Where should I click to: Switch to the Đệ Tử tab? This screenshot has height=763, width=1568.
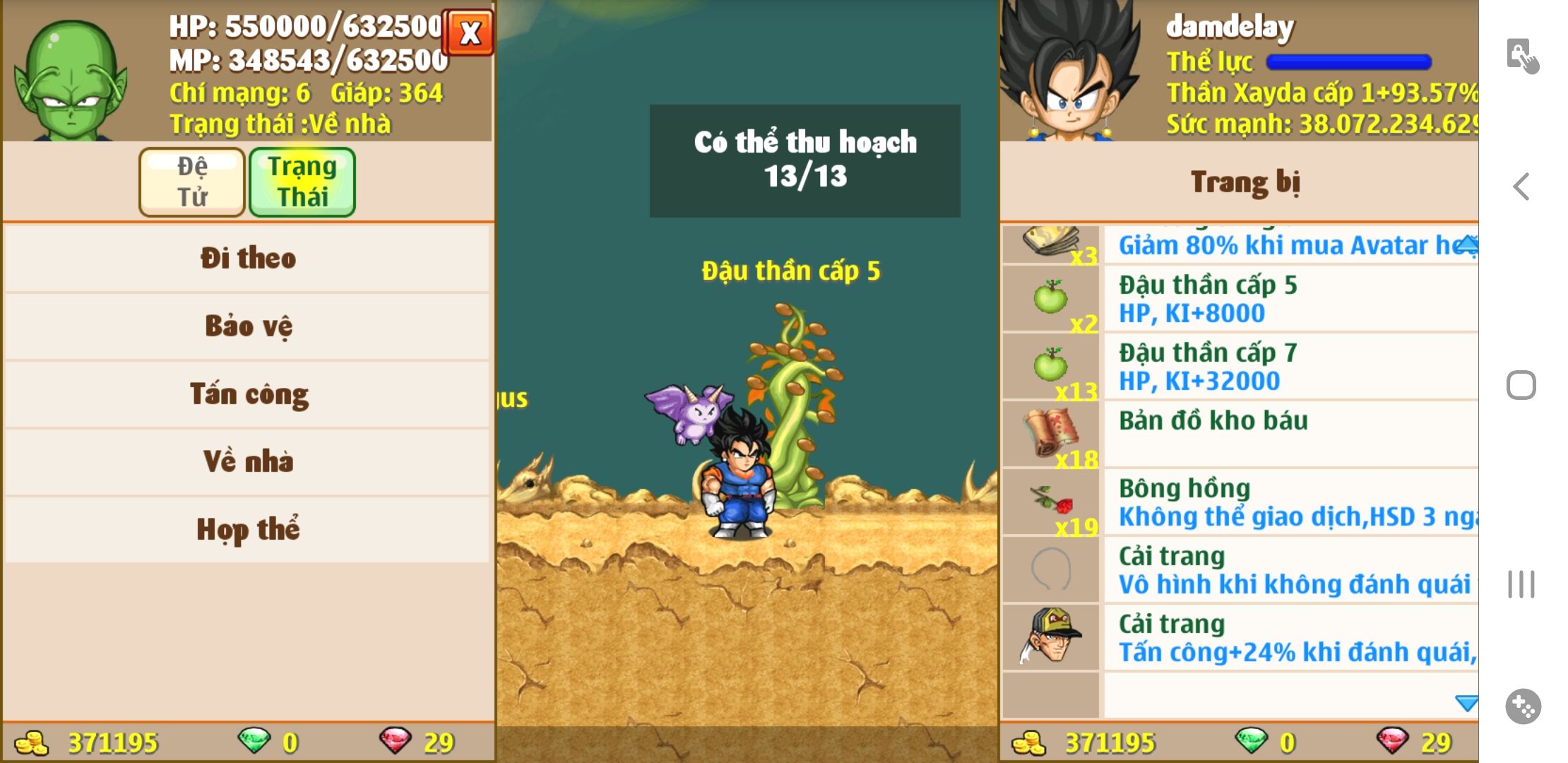(192, 182)
